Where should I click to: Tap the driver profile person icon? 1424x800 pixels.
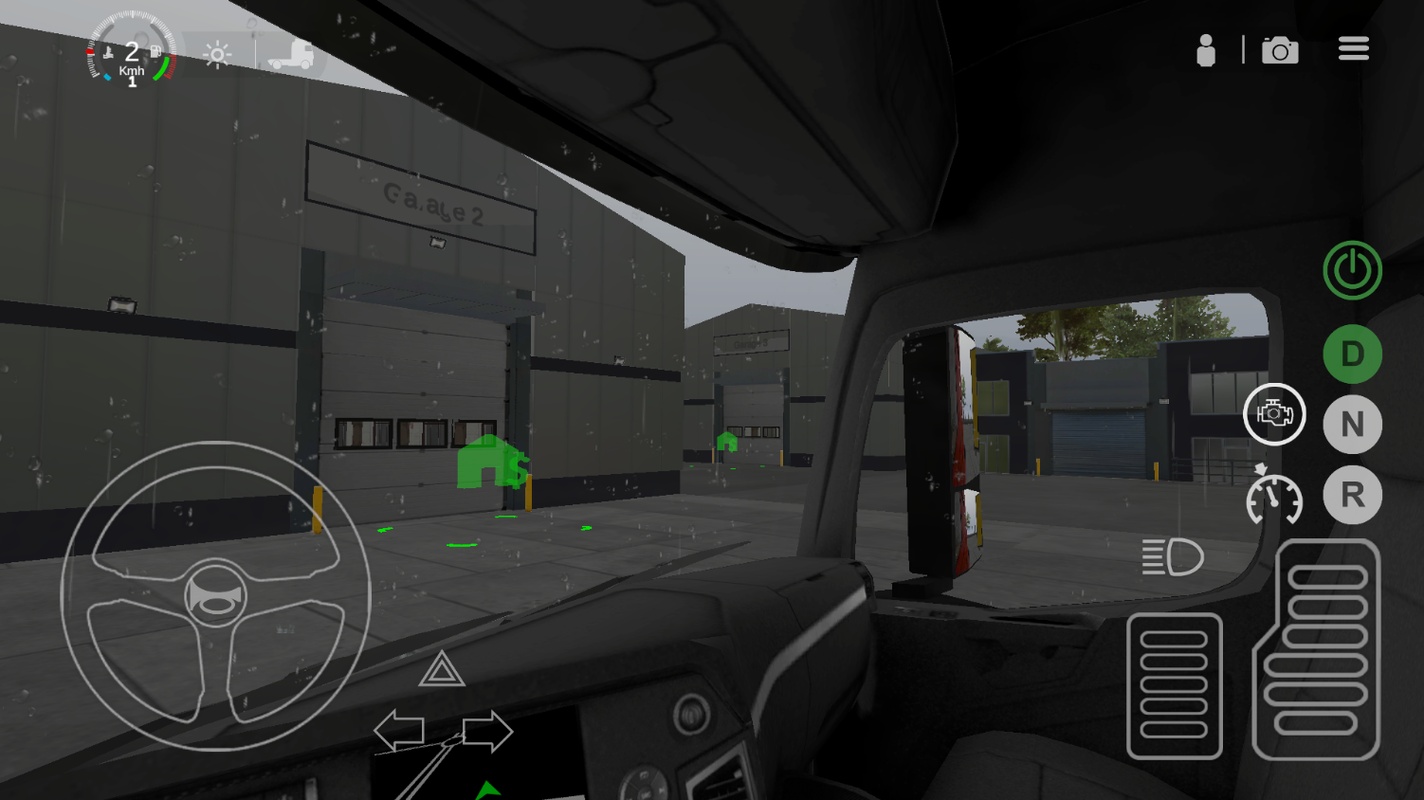pos(1204,48)
